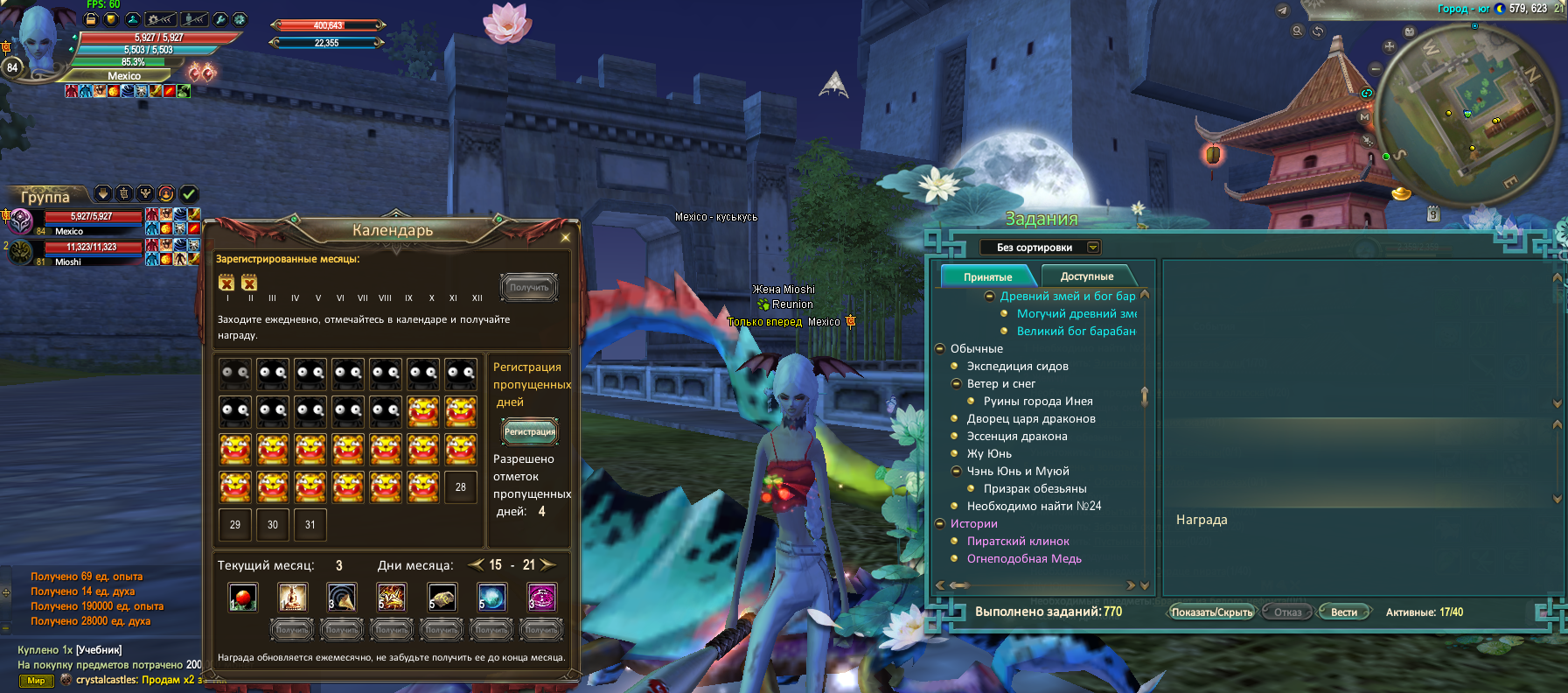Click Получить next to the registered months

point(529,287)
